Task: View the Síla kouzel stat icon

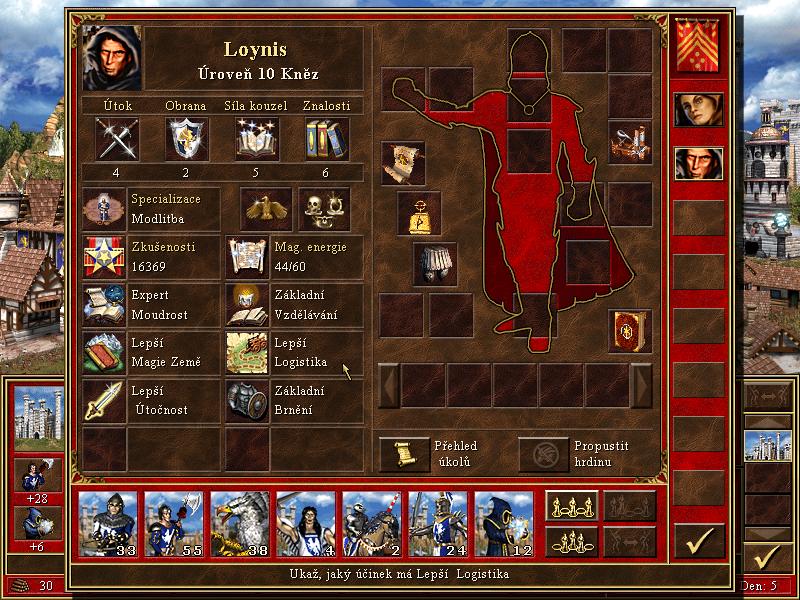Action: pos(256,138)
